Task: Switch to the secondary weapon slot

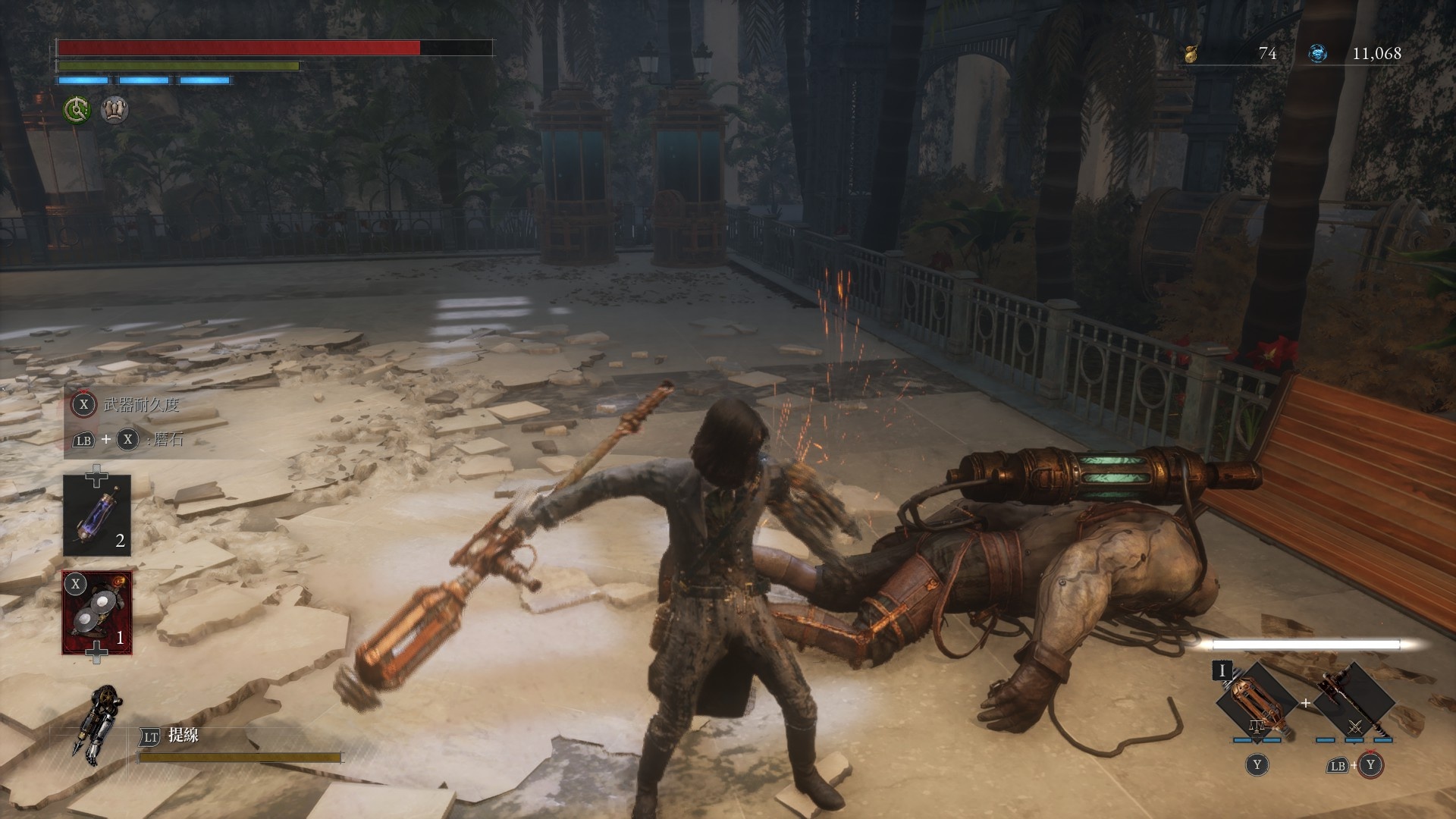Action: tap(1354, 703)
